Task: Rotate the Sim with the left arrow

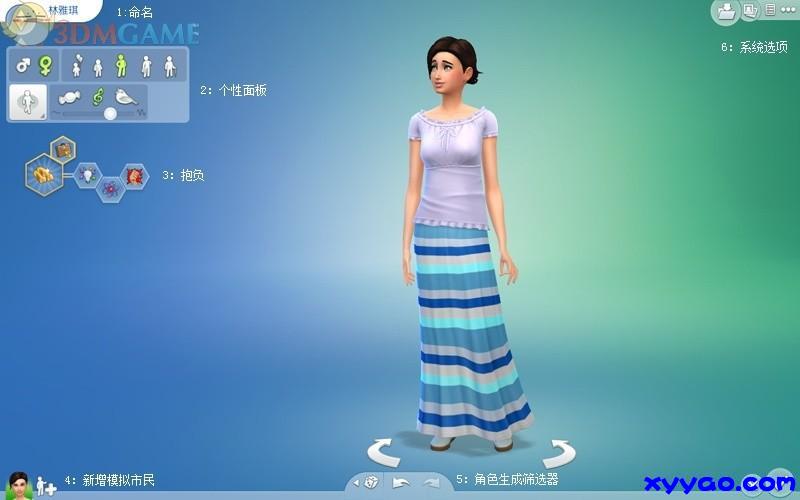Action: tap(384, 451)
